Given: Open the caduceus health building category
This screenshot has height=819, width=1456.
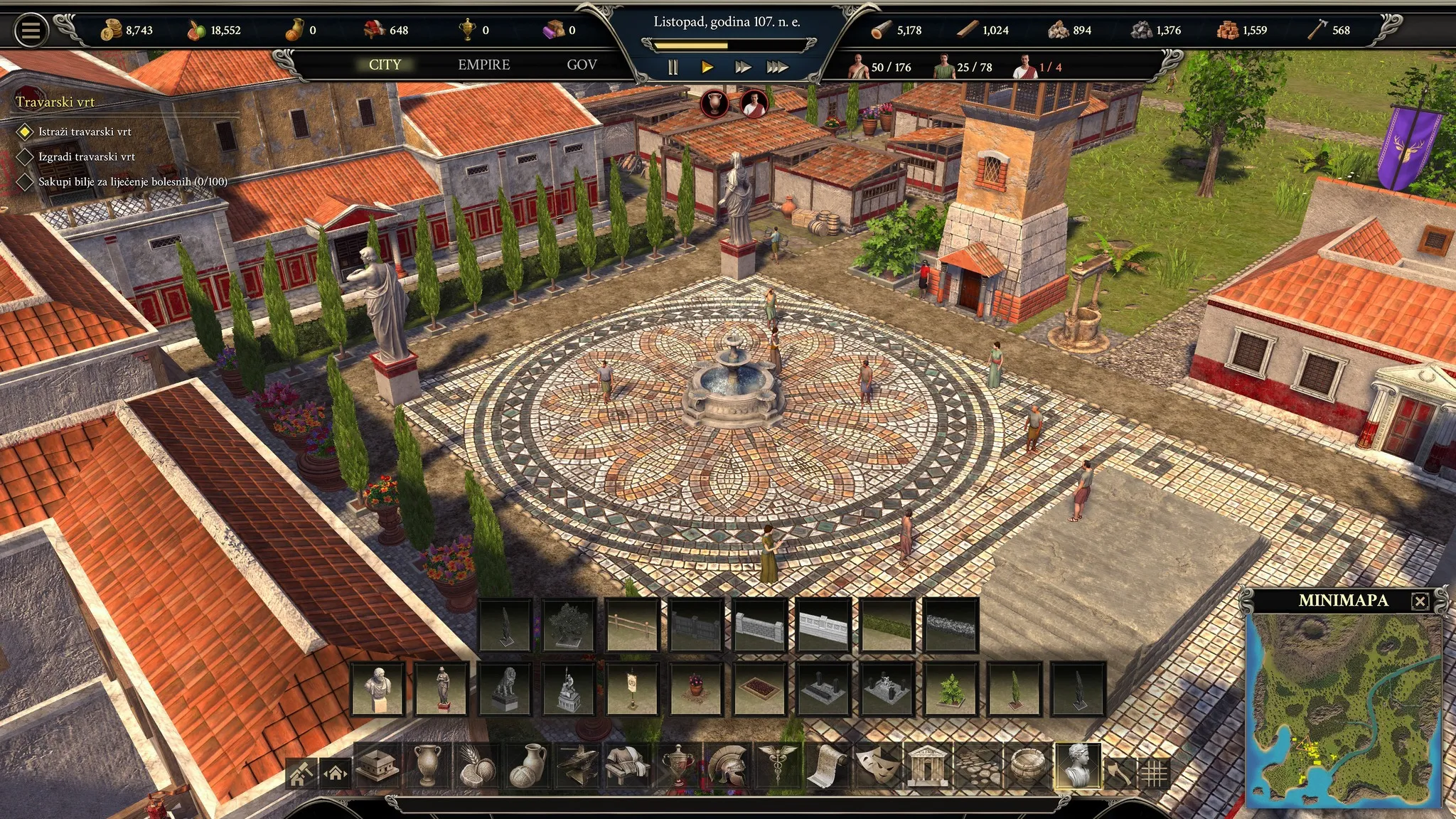Looking at the screenshot, I should pos(777,766).
